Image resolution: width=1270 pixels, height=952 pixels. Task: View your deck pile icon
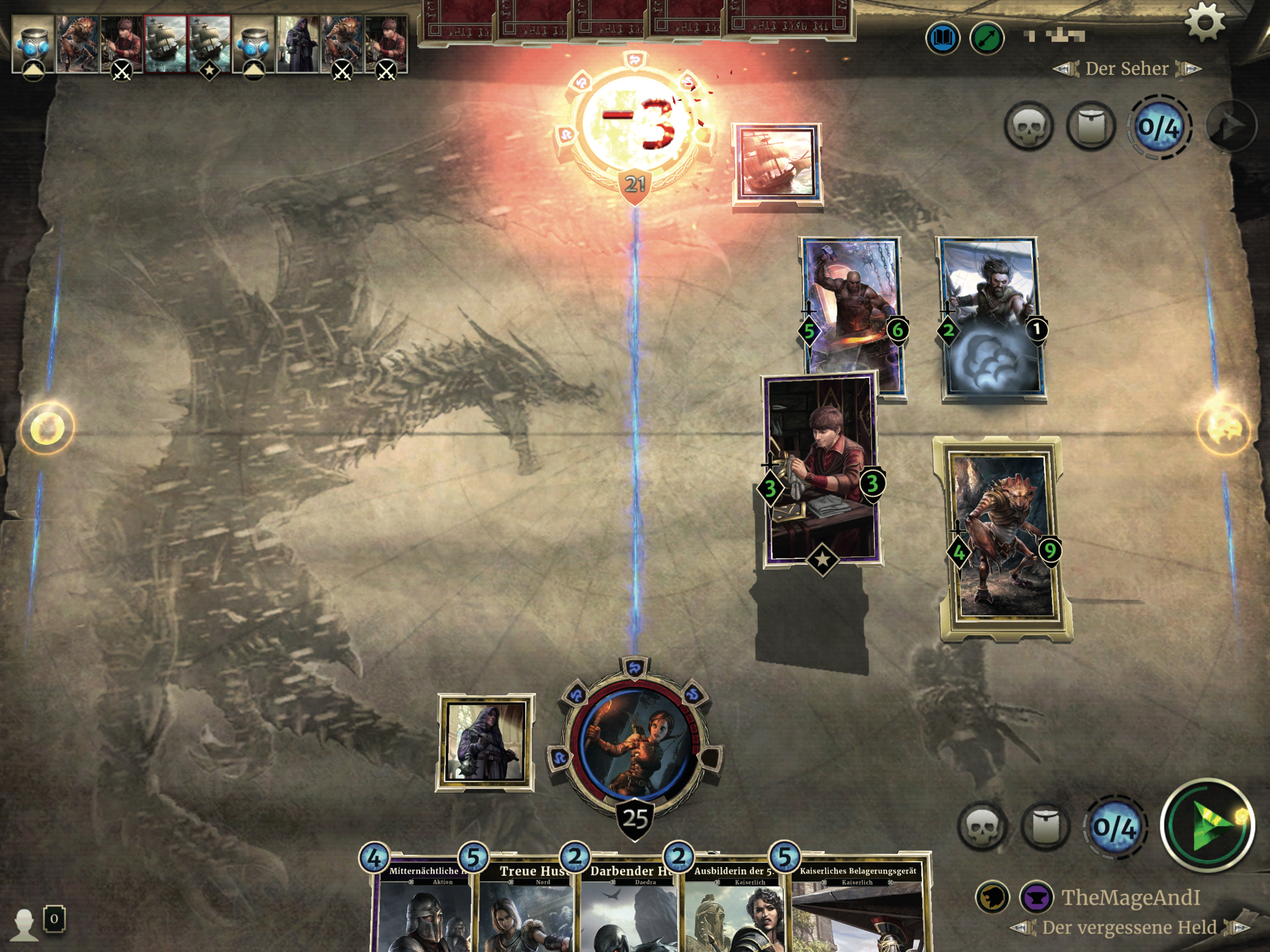[1046, 826]
